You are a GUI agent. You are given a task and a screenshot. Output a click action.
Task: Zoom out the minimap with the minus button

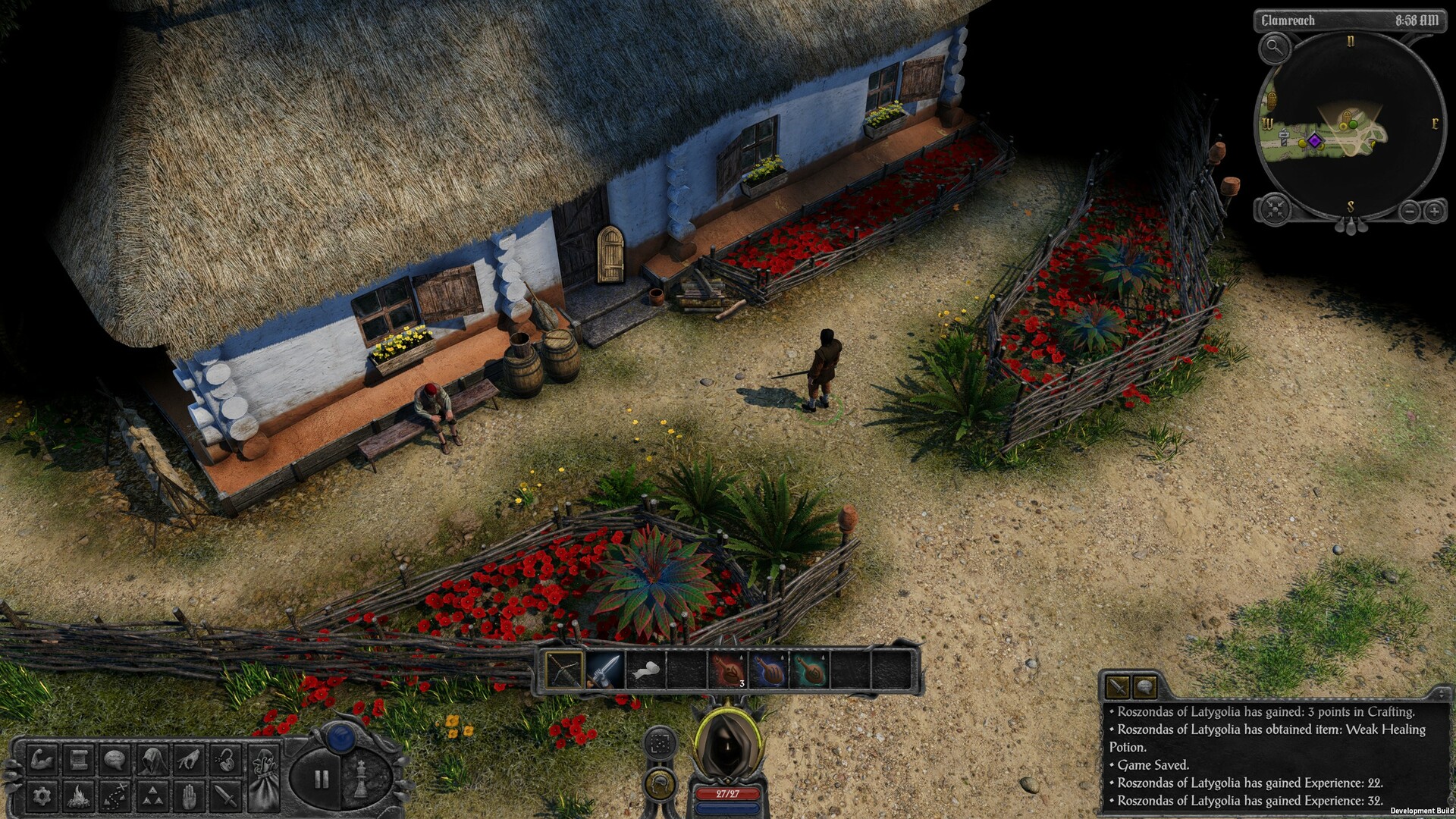point(1409,211)
